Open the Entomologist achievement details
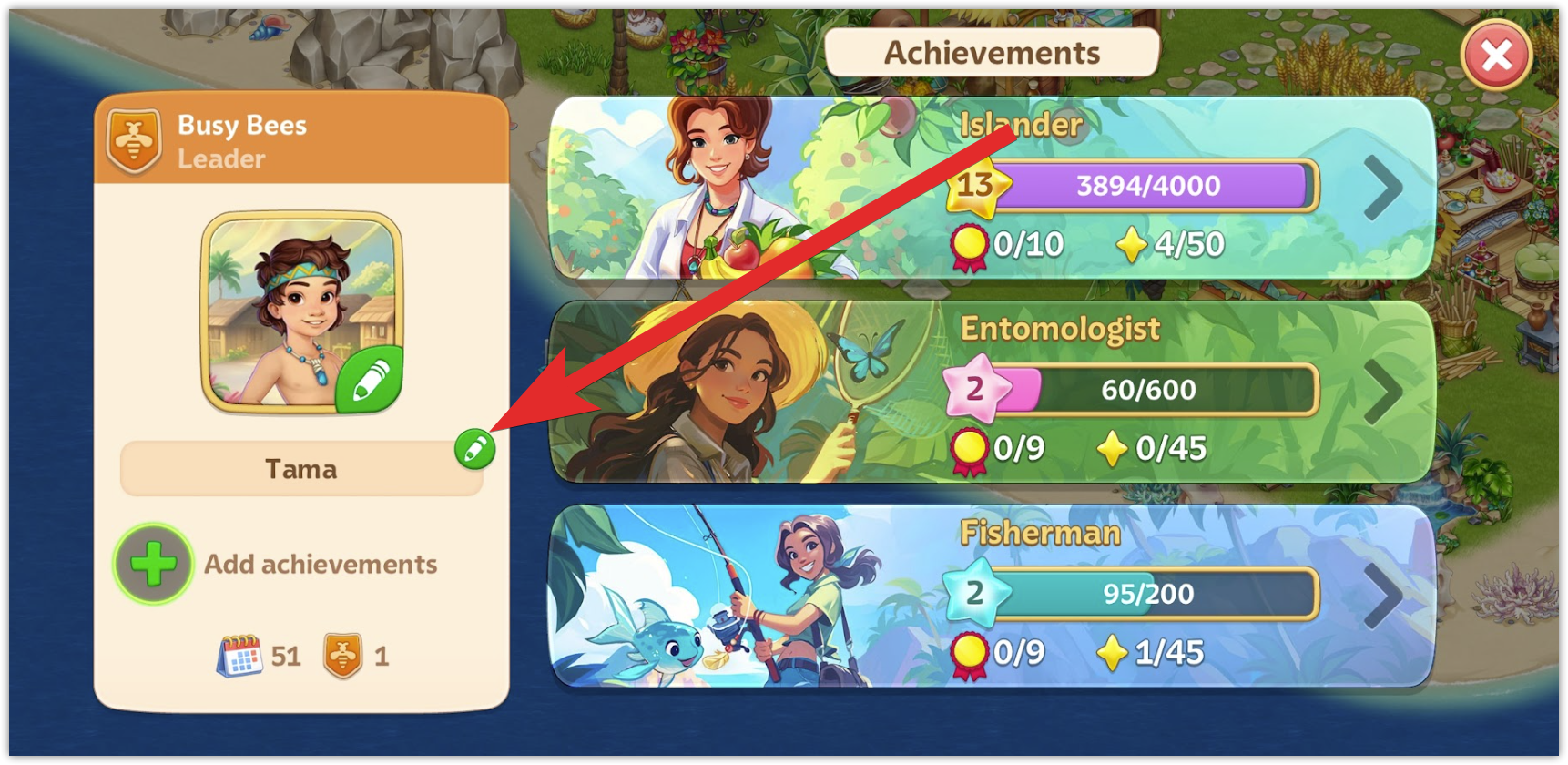 click(x=1382, y=393)
